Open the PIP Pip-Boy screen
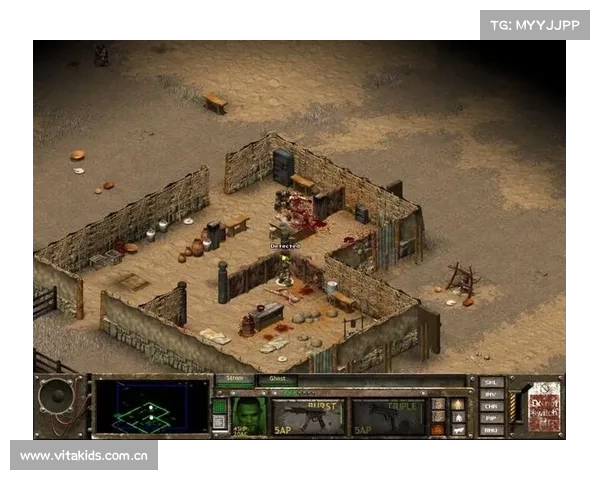The height and width of the screenshot is (480, 600). point(490,418)
